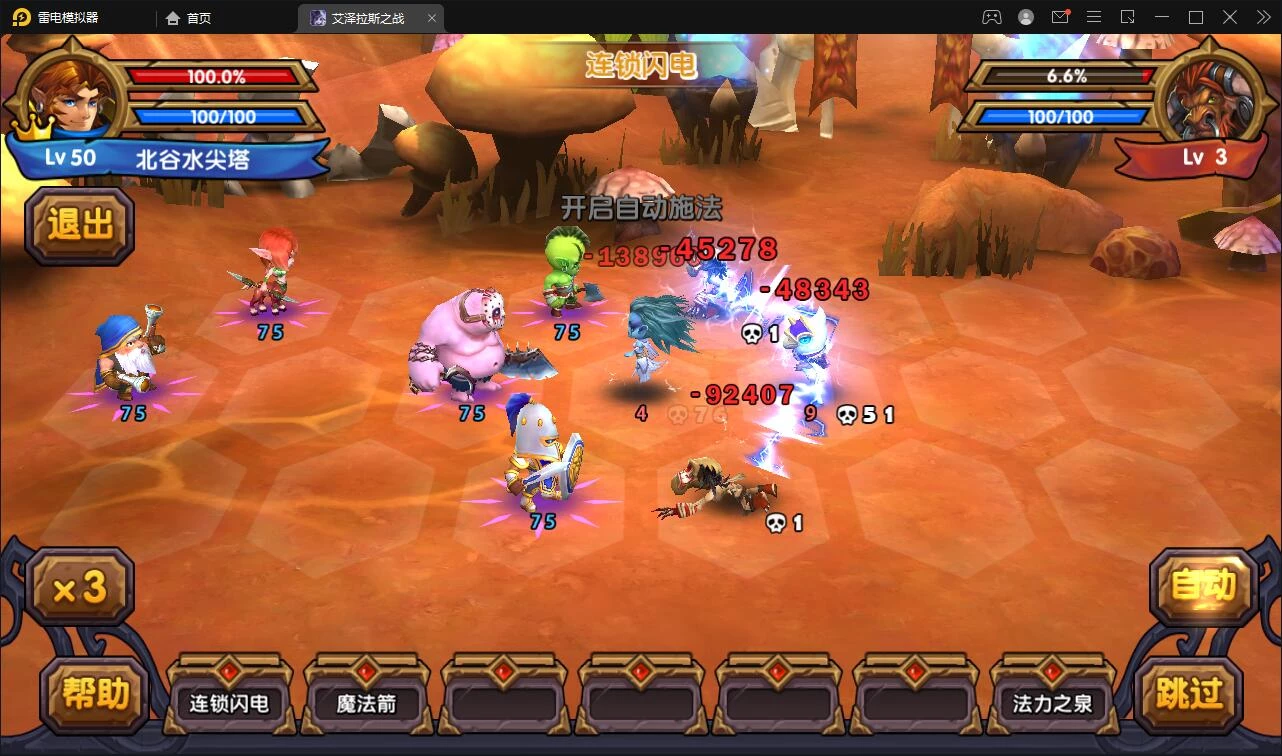Screen dimensions: 1282x756
Task: Activate the 法力之泉 mana spring skill
Action: (1052, 702)
